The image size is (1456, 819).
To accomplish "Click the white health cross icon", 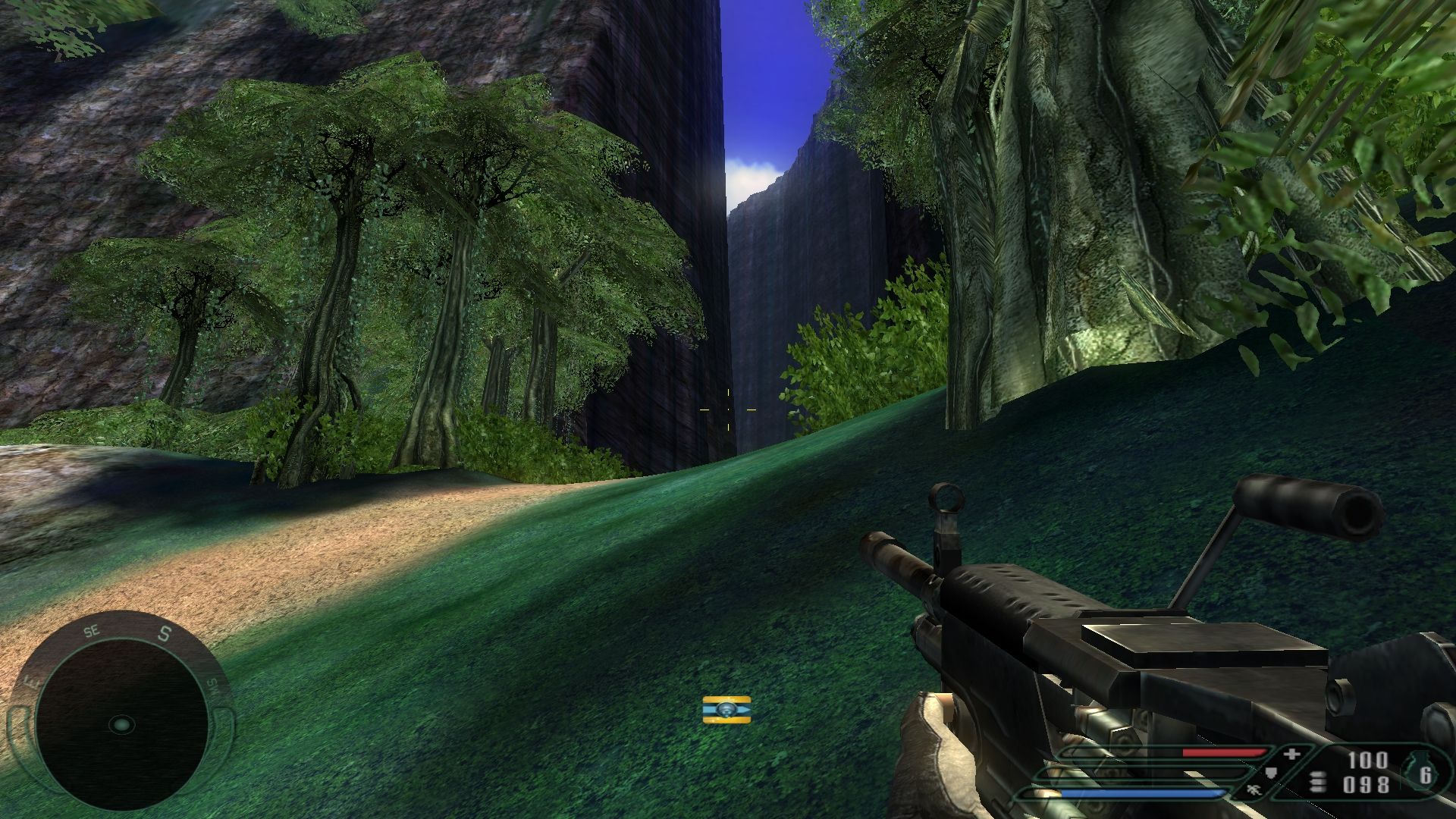I will click(1292, 754).
